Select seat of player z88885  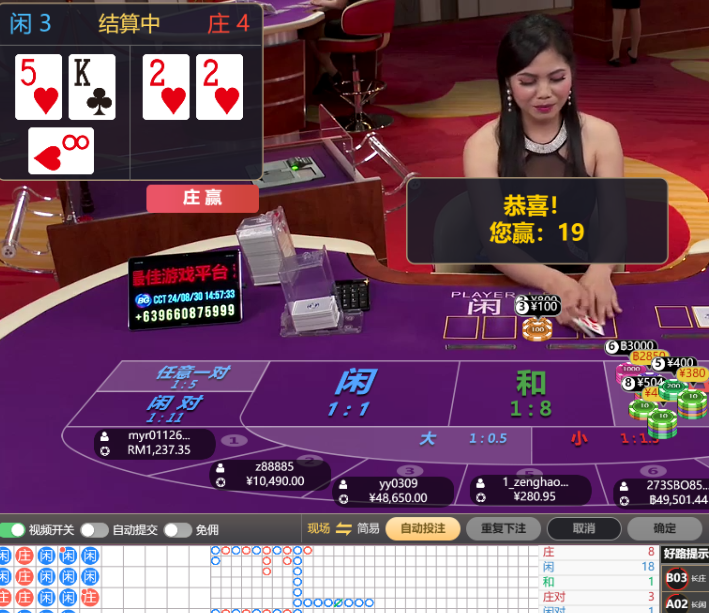point(270,474)
